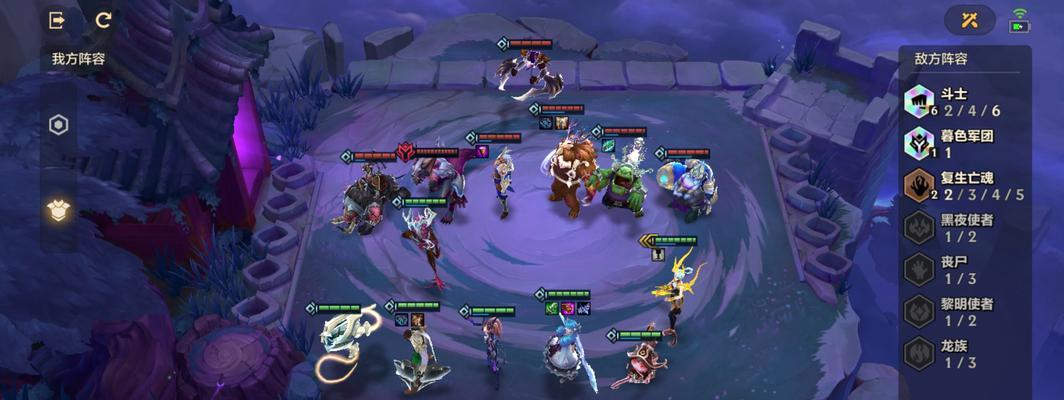View the 黎明使者 trait entry
This screenshot has width=1064, height=400.
pyautogui.click(x=964, y=312)
